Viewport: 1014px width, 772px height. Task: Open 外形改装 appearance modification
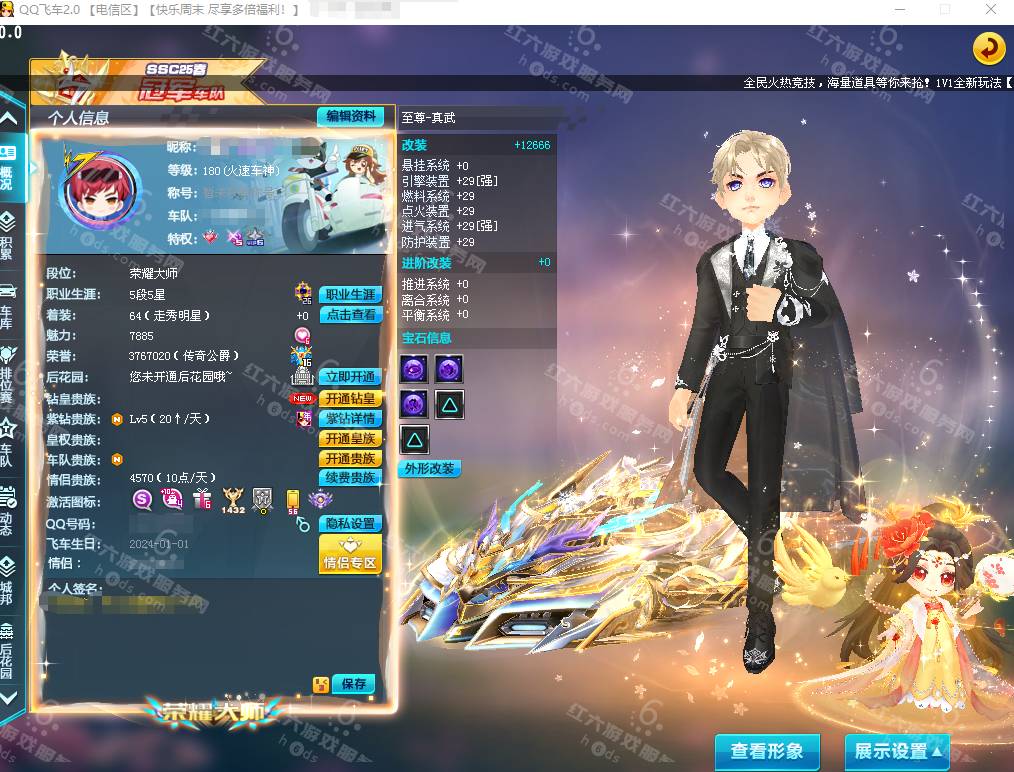coord(429,468)
